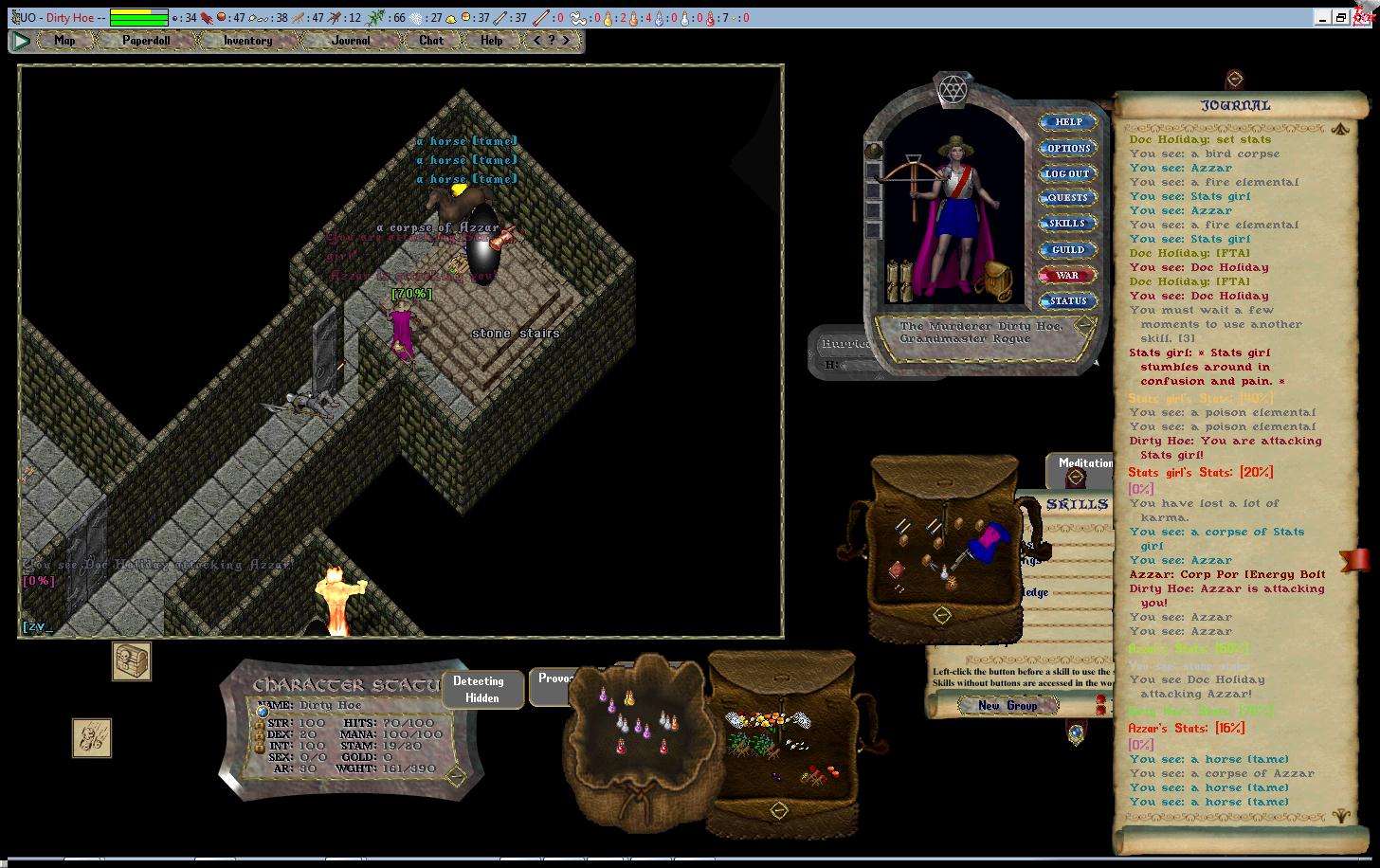The image size is (1380, 868).
Task: Use the Detecting Hidden skill button
Action: coord(479,689)
